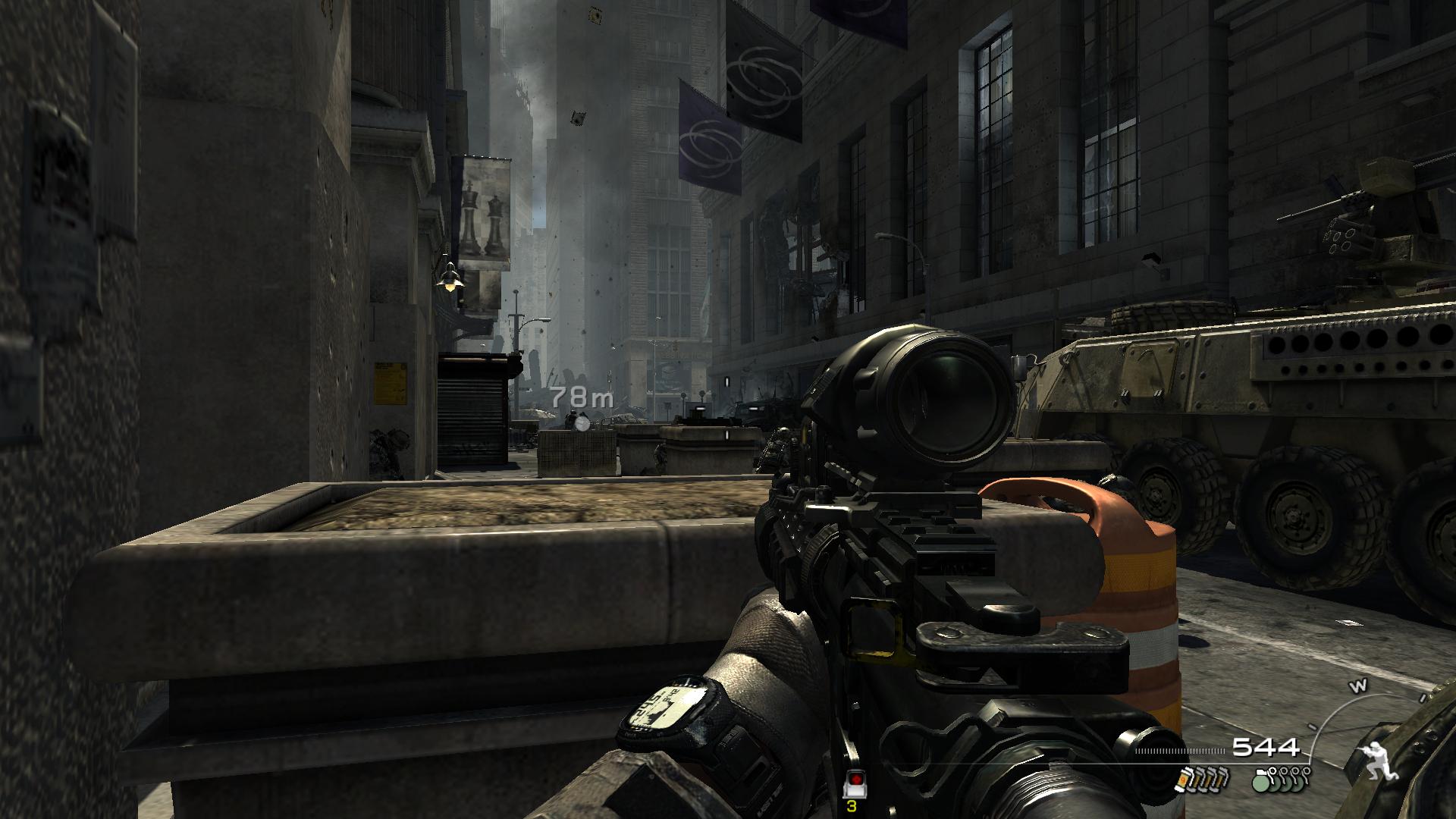
Task: Select the flashbang grenade icons
Action: click(1200, 780)
